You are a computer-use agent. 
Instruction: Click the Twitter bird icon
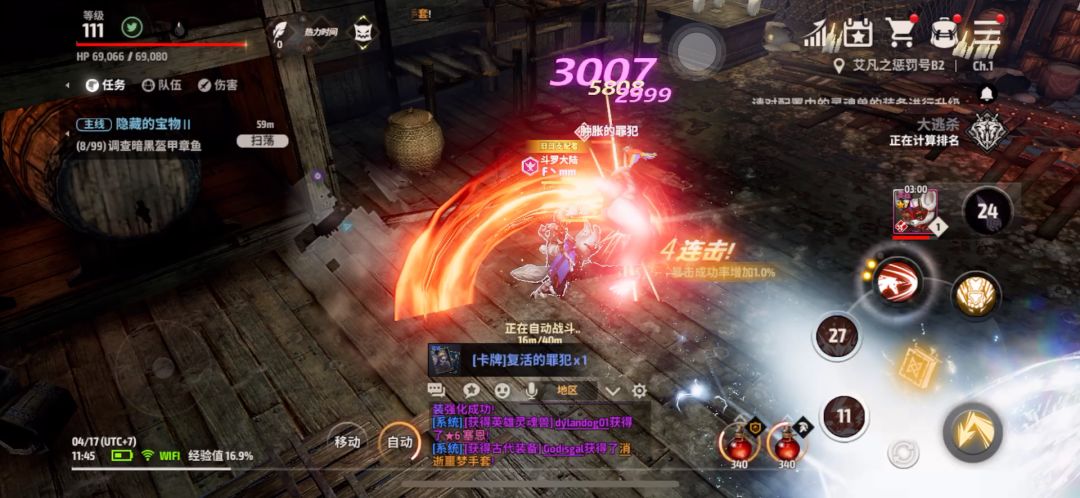click(131, 27)
